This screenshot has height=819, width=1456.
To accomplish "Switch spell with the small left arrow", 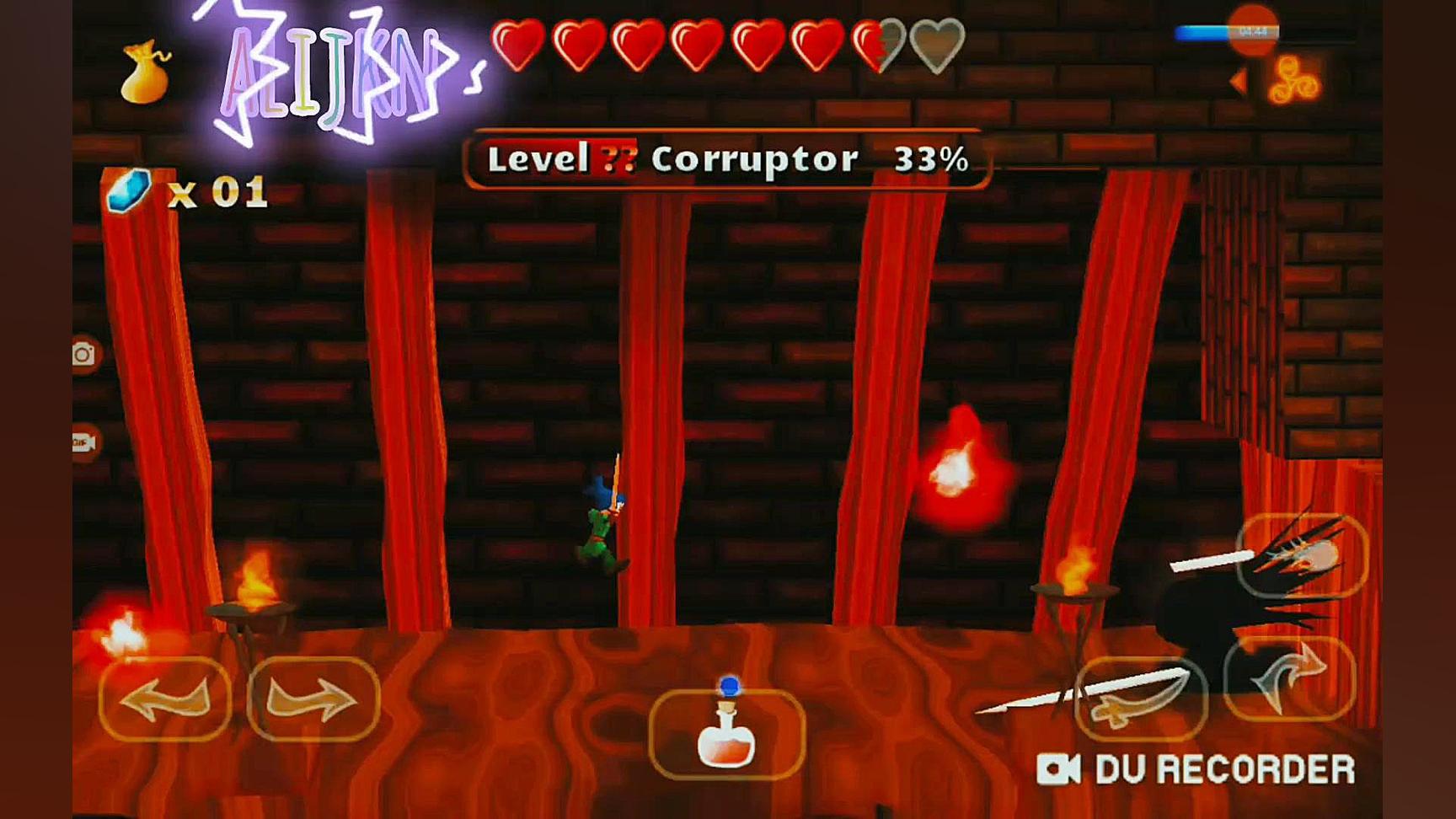I will click(x=1238, y=81).
